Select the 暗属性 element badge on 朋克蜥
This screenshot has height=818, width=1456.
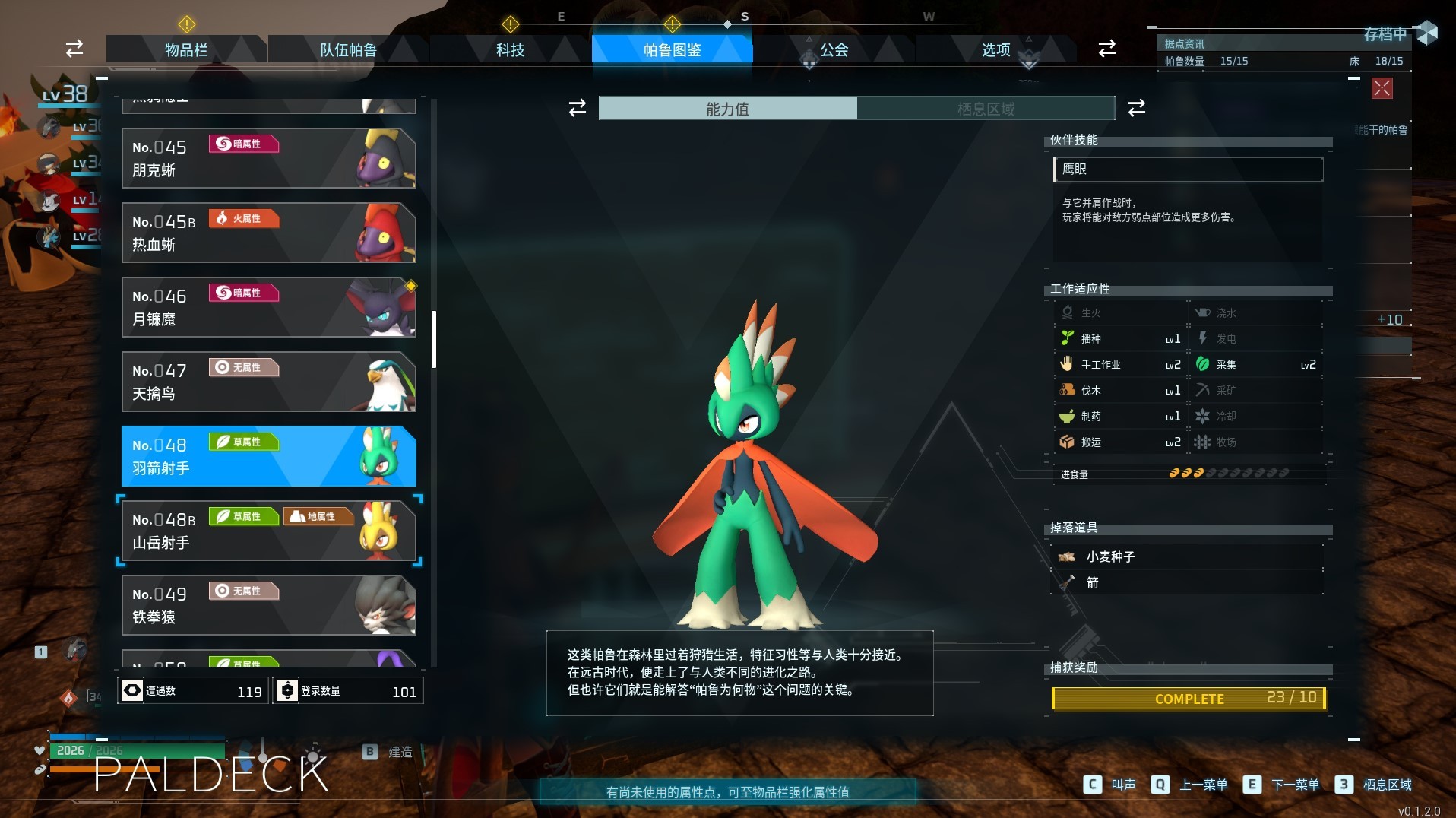click(243, 144)
